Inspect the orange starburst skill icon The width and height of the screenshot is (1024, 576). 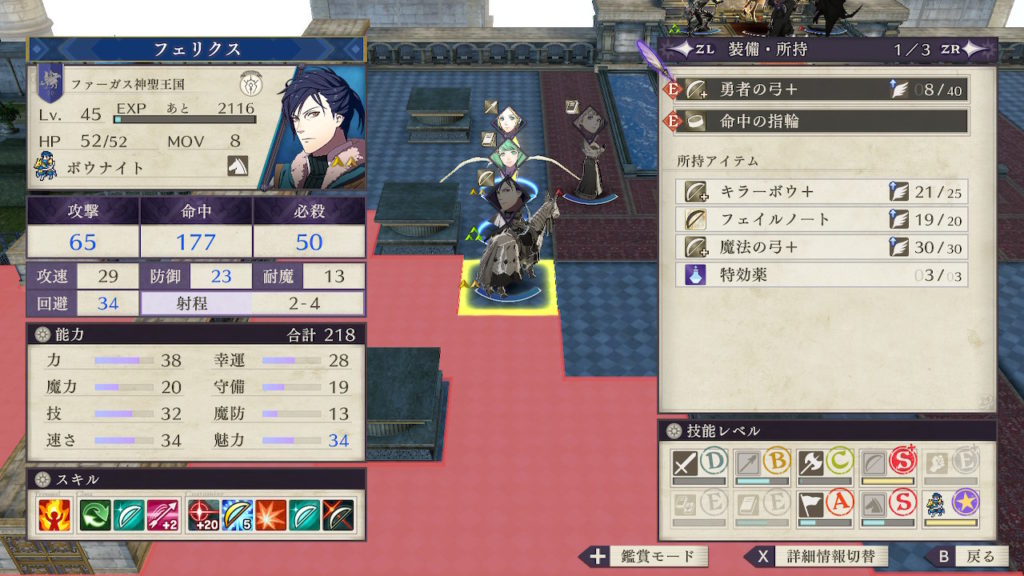click(270, 515)
